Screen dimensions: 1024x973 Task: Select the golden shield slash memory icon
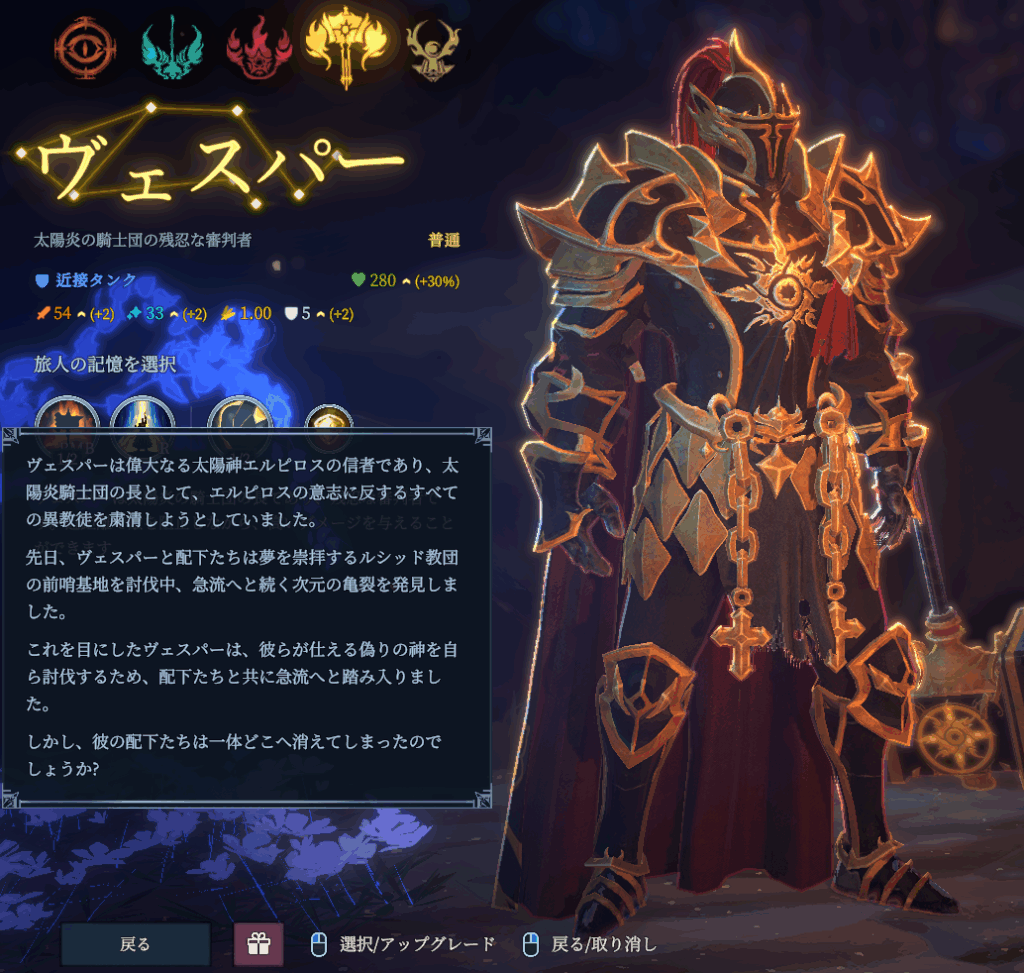(x=239, y=415)
